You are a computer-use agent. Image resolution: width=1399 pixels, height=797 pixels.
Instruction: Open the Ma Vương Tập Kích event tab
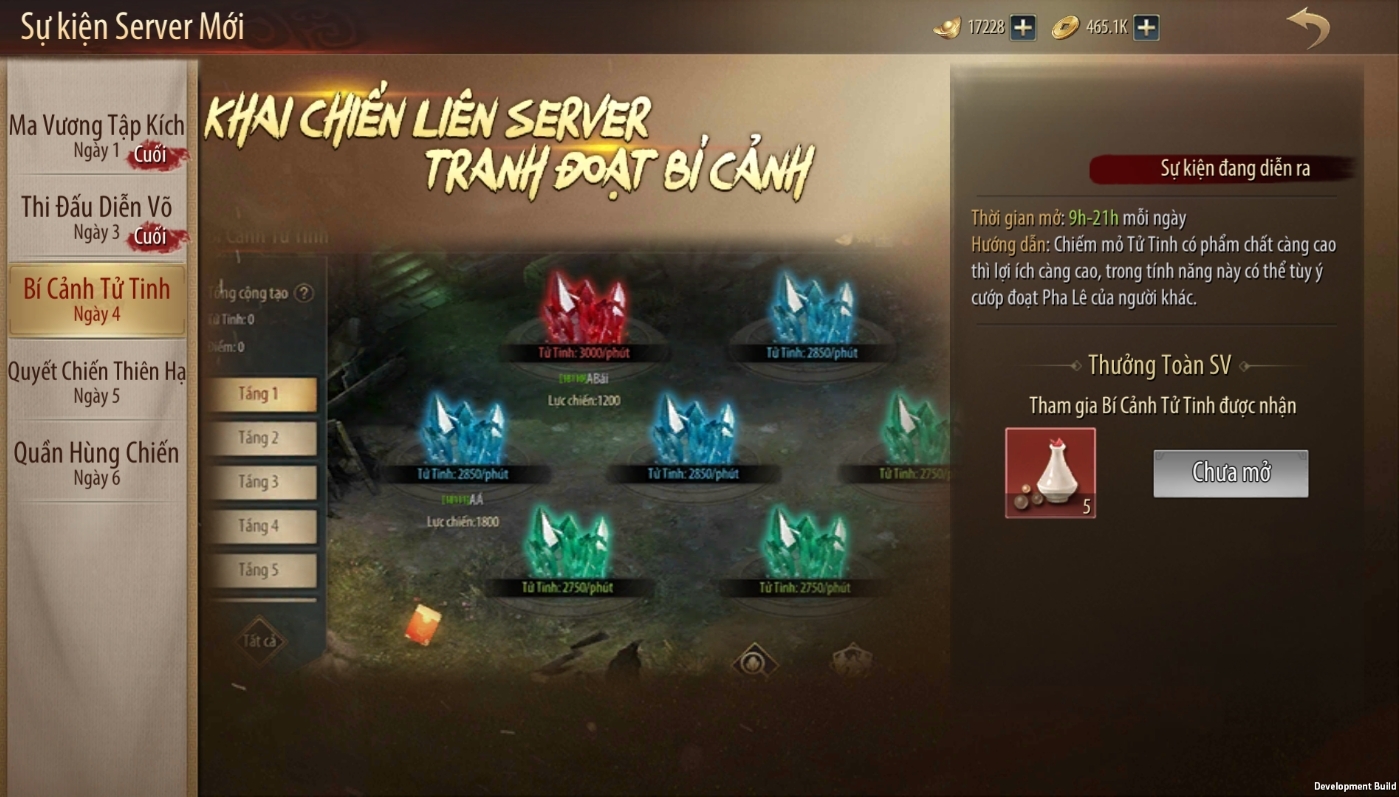coord(97,136)
